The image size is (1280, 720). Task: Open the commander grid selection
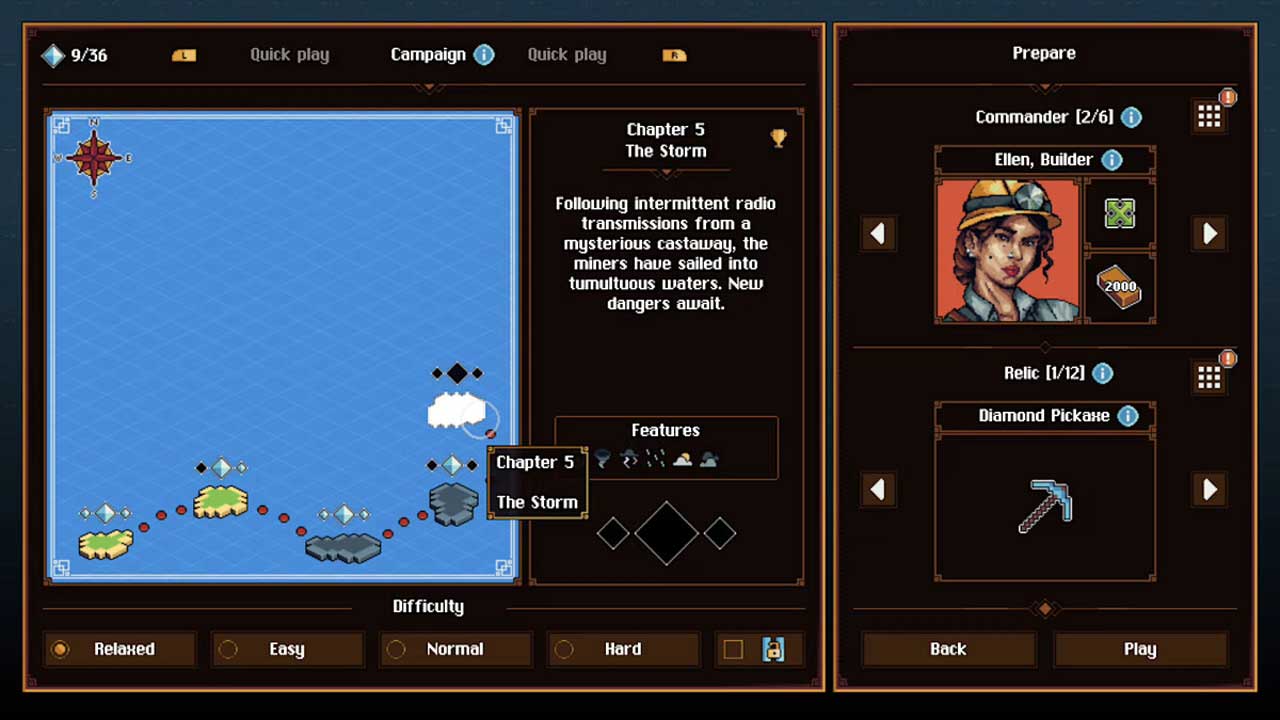pos(1209,117)
